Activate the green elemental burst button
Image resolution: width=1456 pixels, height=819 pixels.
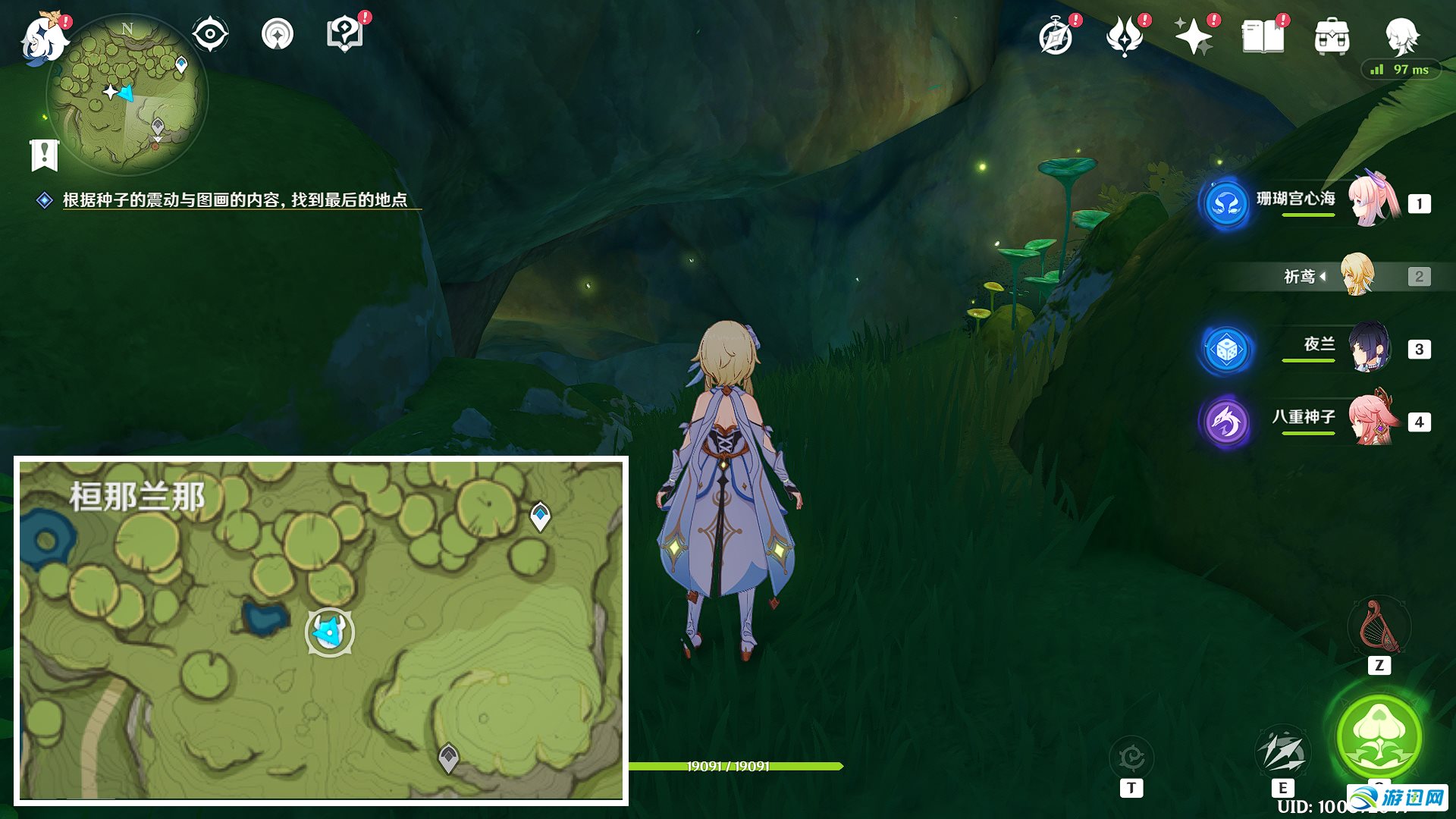tap(1379, 736)
